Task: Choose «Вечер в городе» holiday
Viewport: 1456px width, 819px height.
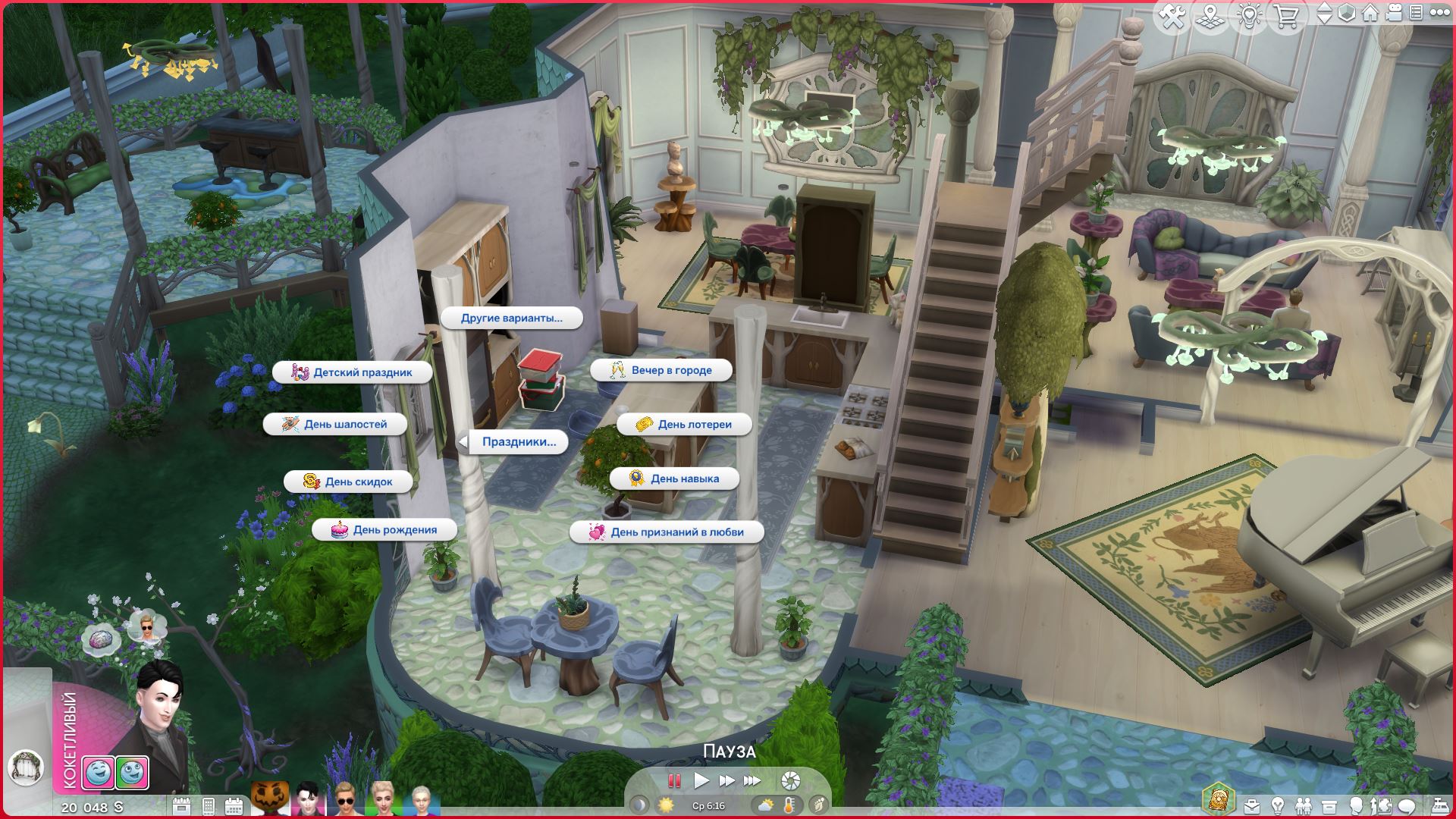Action: 661,370
